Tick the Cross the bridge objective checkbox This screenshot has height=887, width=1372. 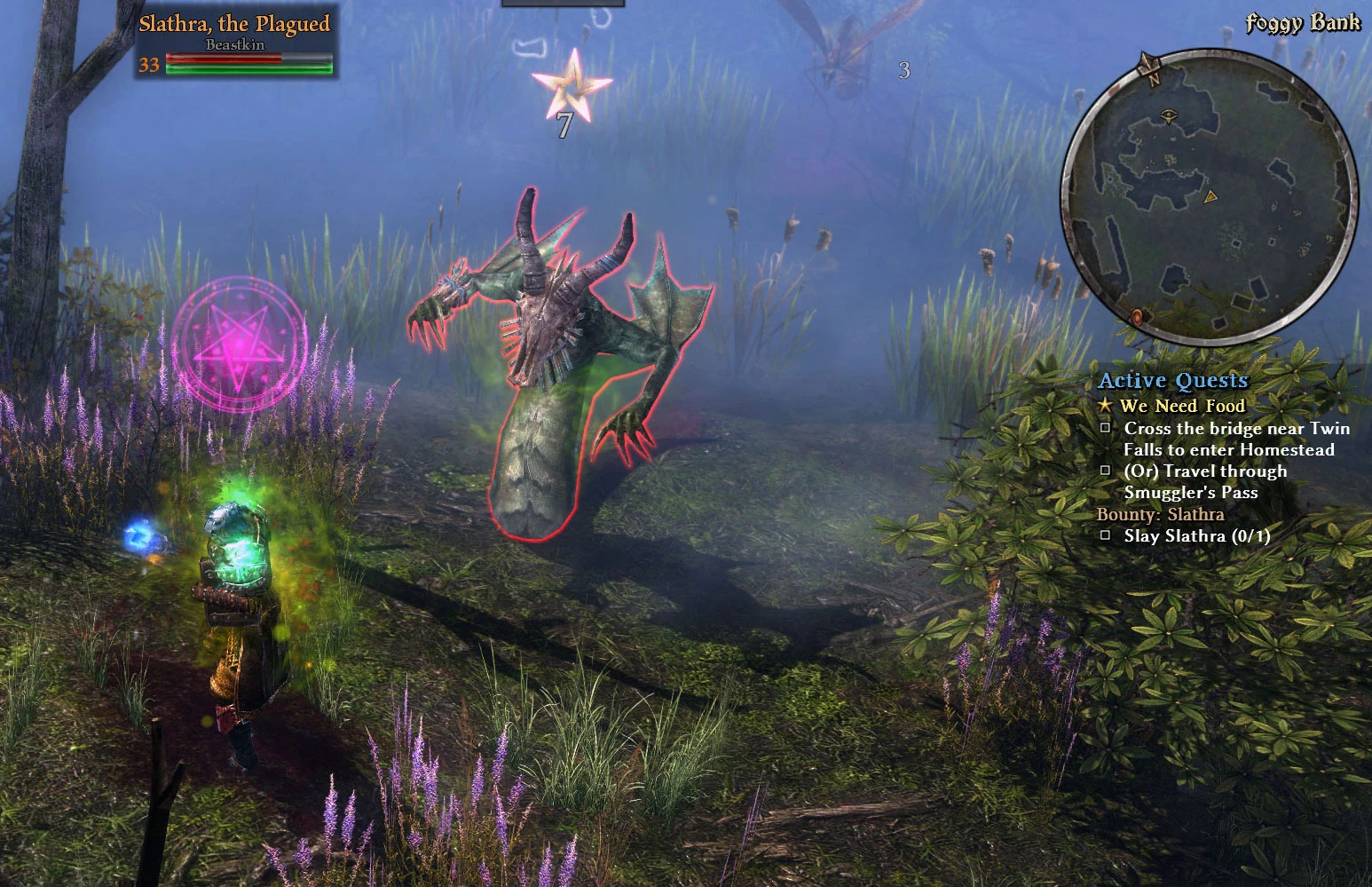pyautogui.click(x=1105, y=427)
